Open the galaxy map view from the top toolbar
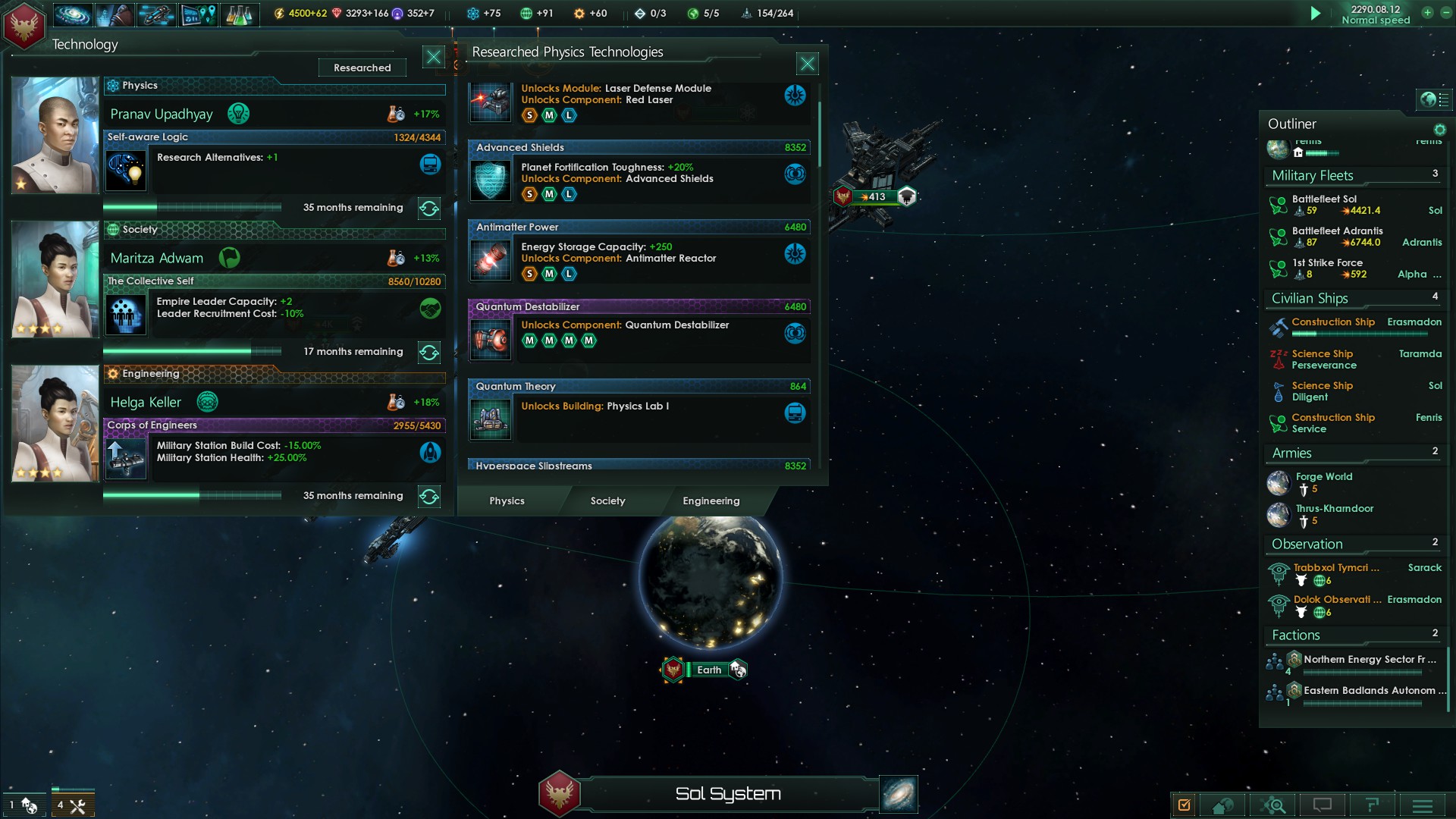Screen dimensions: 1456x819 click(72, 13)
